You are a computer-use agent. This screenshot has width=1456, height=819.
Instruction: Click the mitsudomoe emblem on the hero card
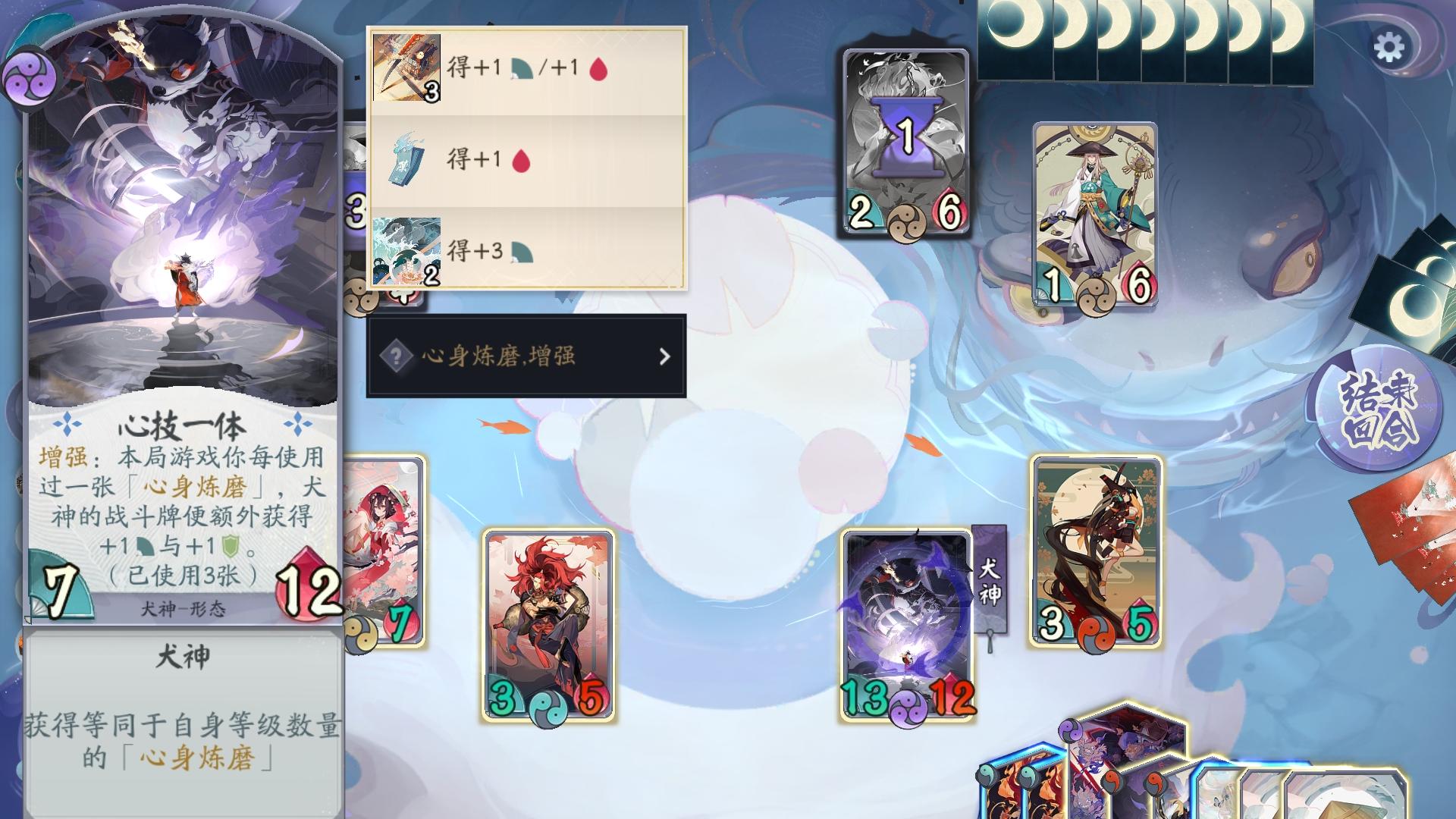[x=29, y=76]
